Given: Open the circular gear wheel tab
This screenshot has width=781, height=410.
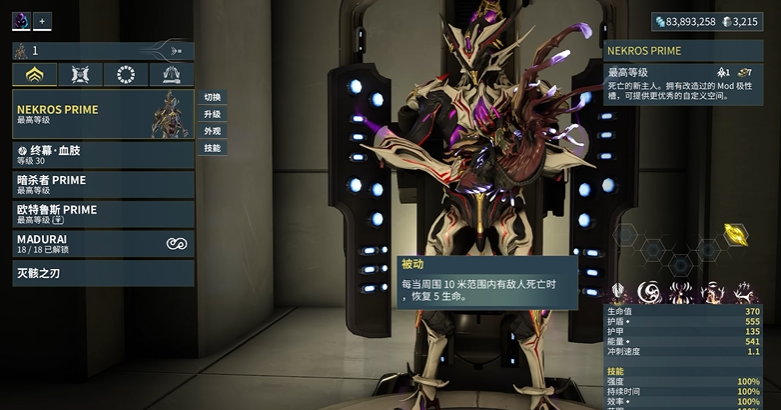Looking at the screenshot, I should pos(126,74).
